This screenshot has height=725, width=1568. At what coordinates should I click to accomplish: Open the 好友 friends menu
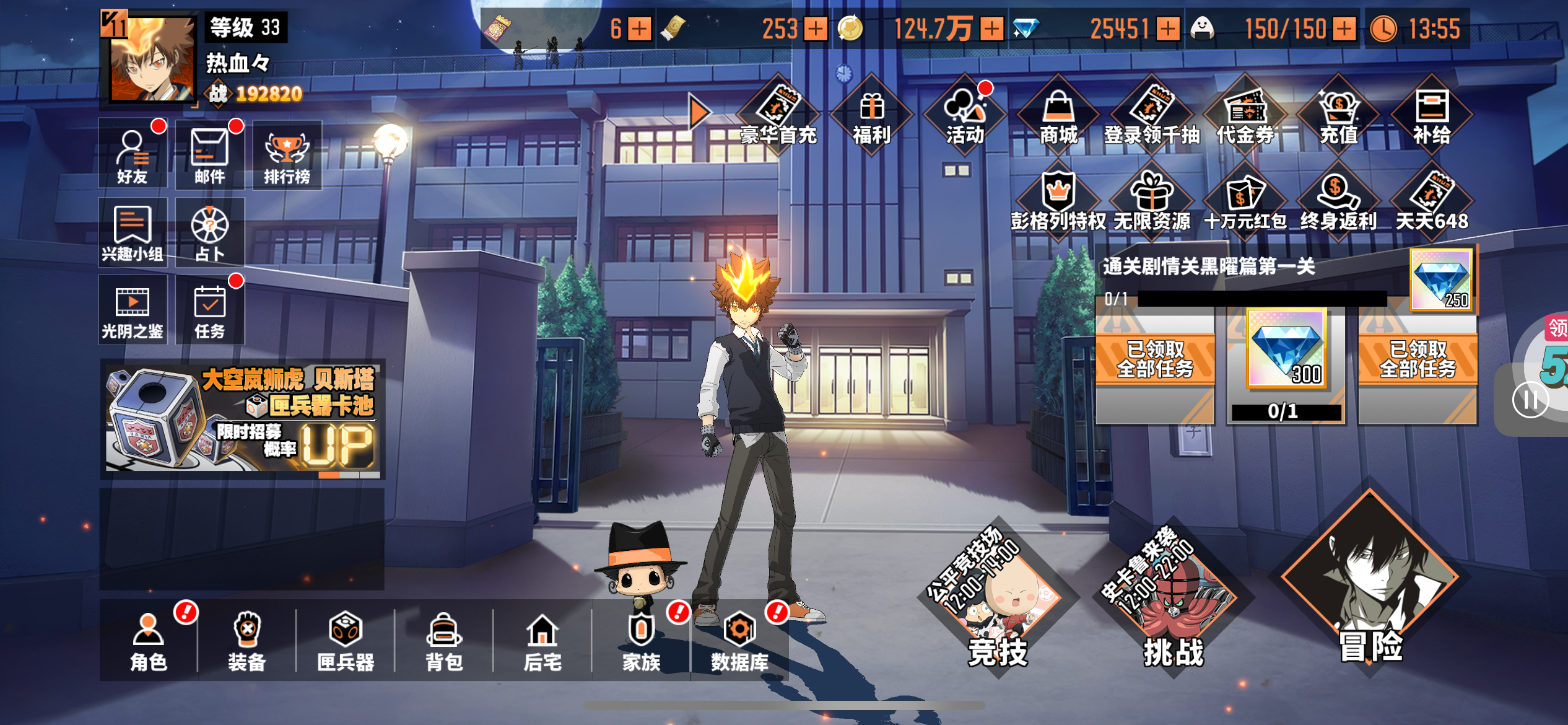tap(133, 155)
